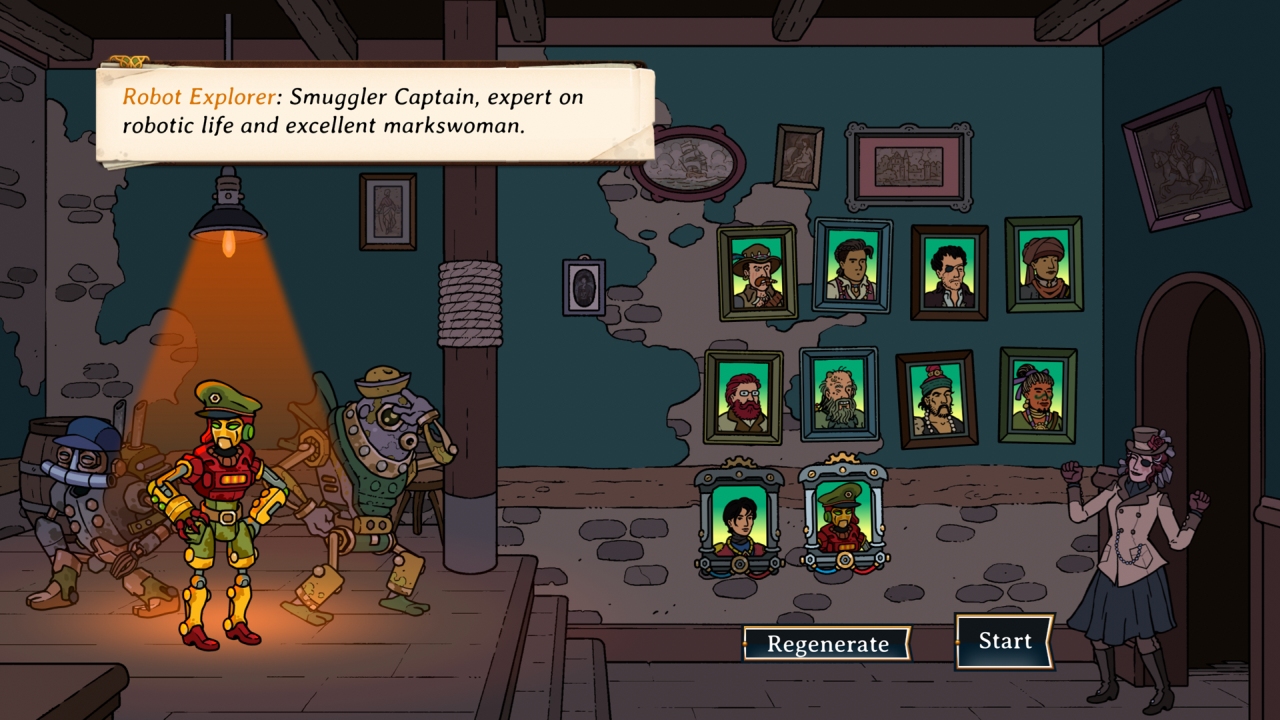Image resolution: width=1280 pixels, height=720 pixels.
Task: Select the green-capped robot's framed portrait
Action: tap(840, 520)
